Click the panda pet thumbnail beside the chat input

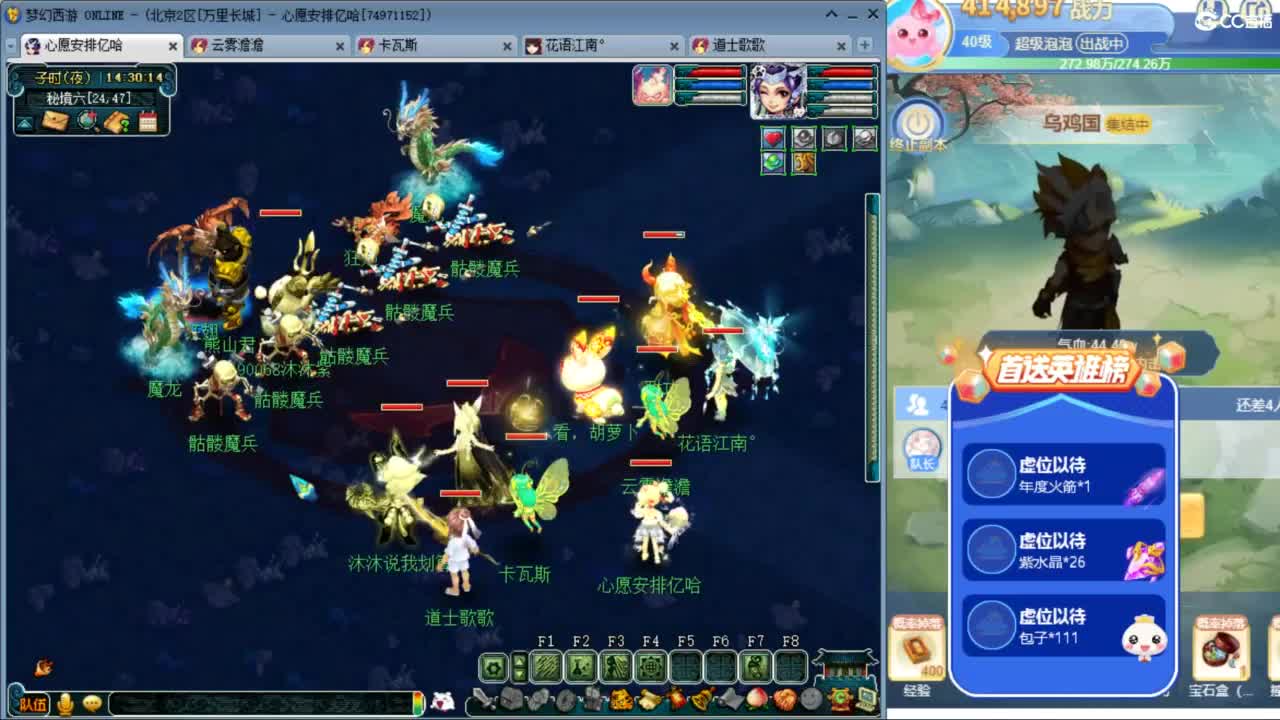(x=444, y=701)
